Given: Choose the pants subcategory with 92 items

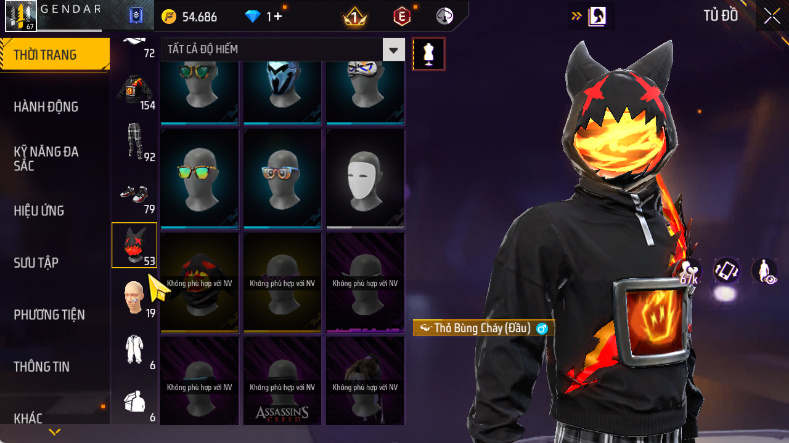Looking at the screenshot, I should coord(134,142).
